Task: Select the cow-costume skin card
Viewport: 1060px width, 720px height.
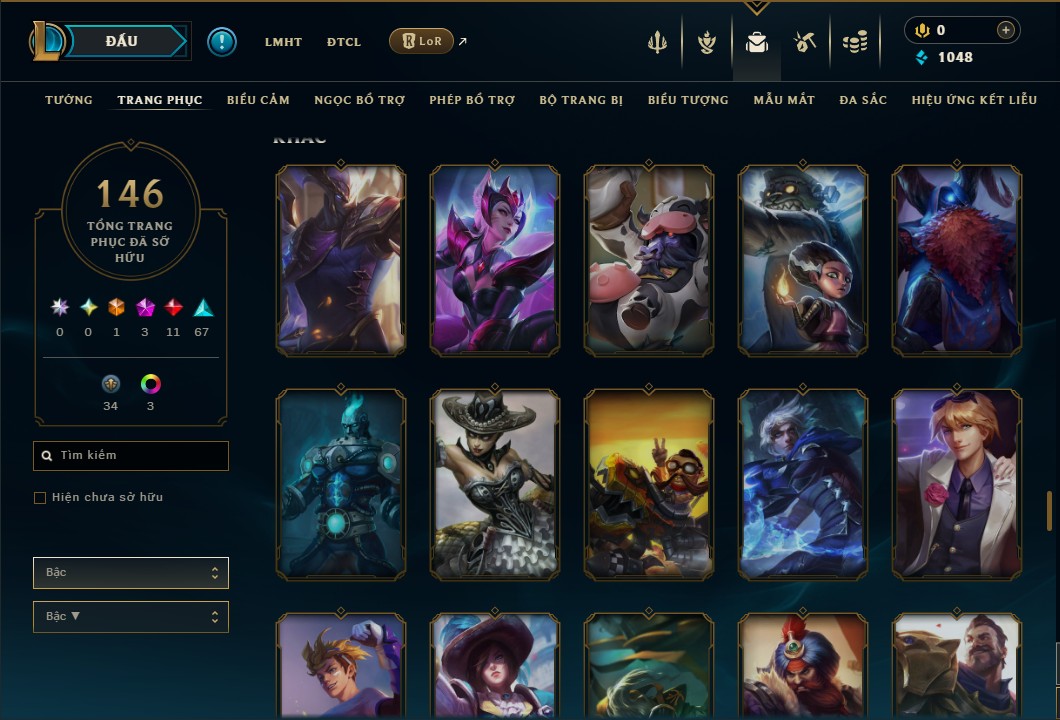Action: [x=649, y=261]
